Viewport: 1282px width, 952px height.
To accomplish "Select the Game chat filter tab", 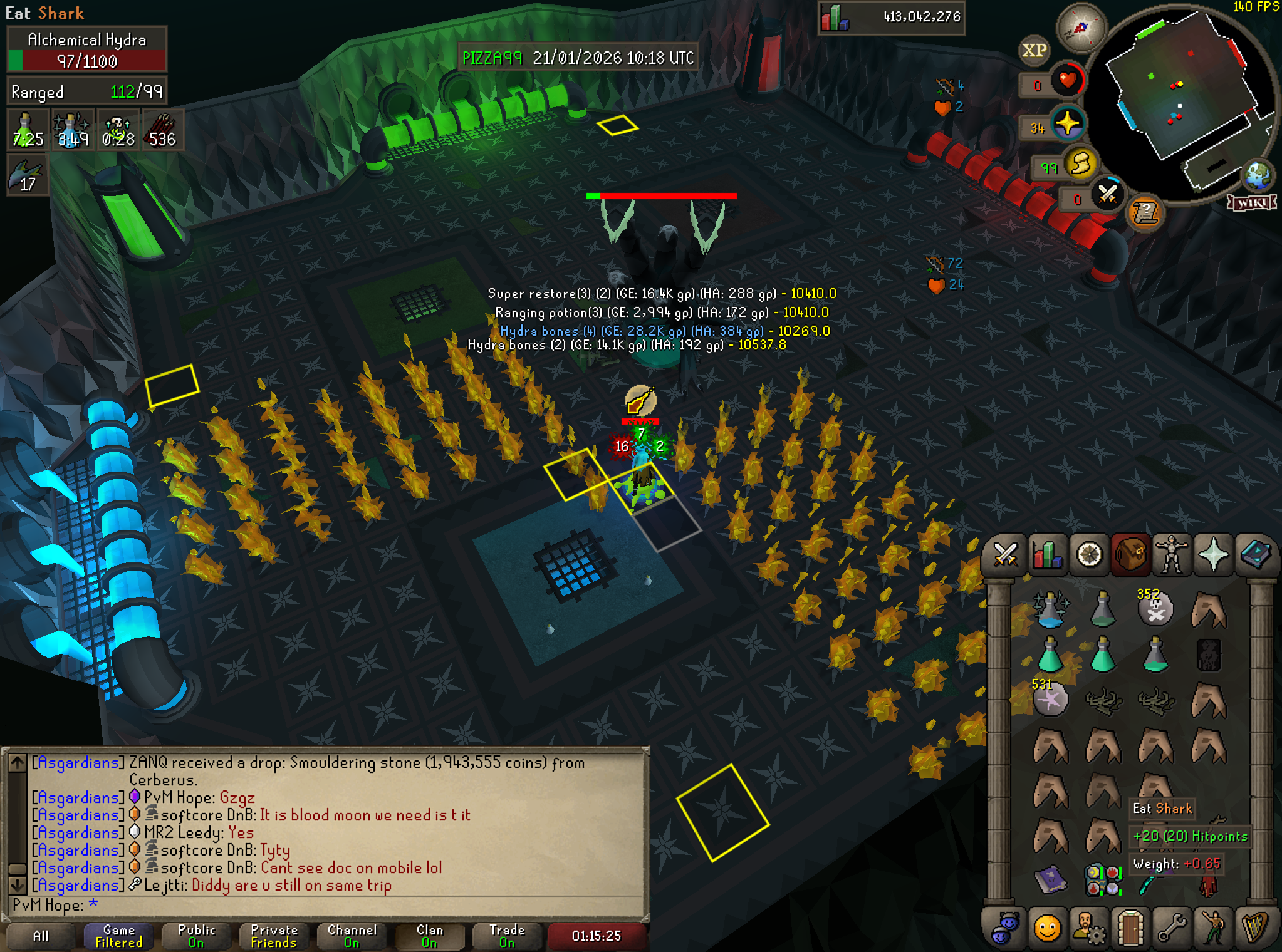I will [119, 936].
